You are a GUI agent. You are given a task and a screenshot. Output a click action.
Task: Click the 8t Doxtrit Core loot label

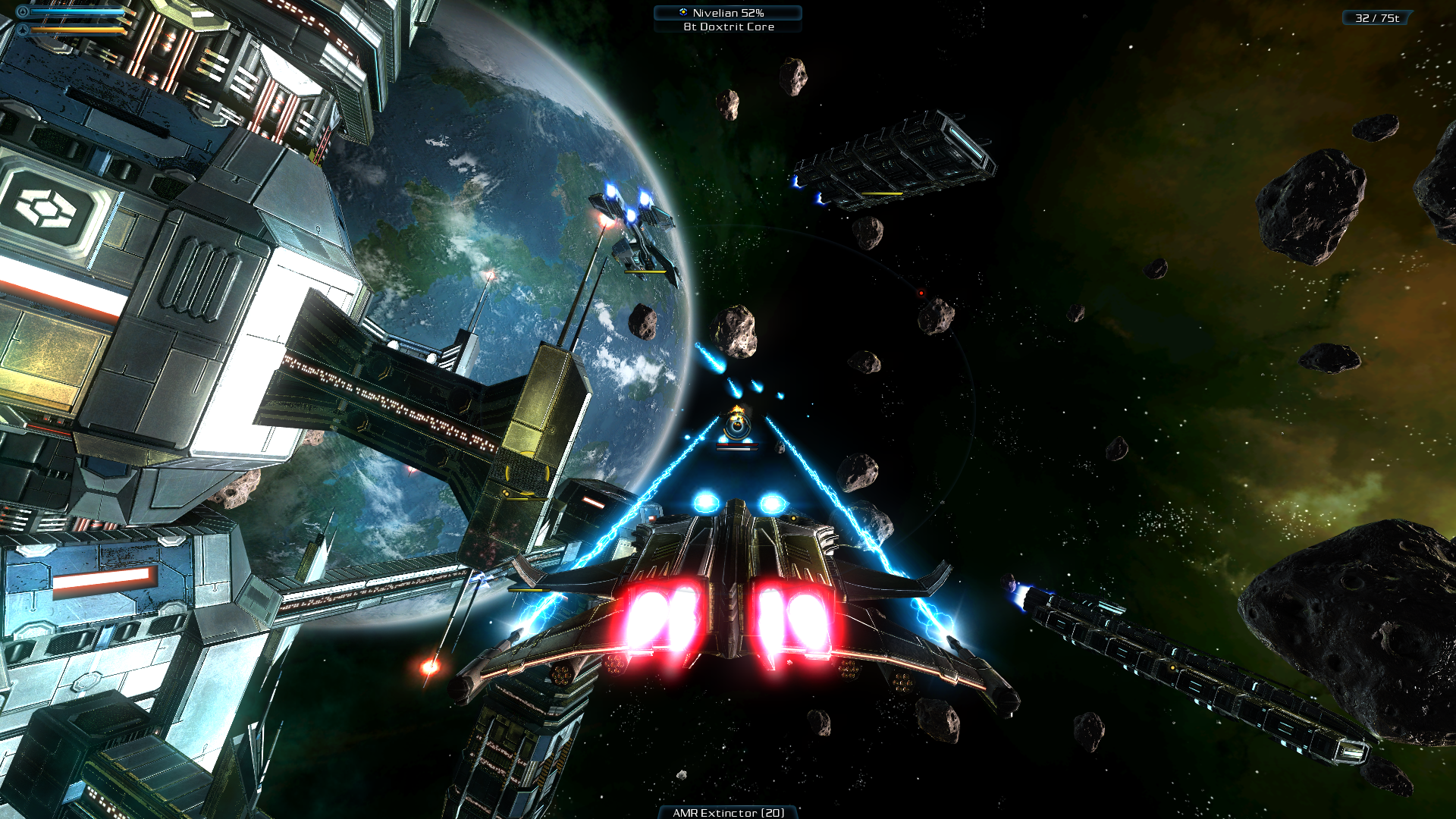pos(728,27)
